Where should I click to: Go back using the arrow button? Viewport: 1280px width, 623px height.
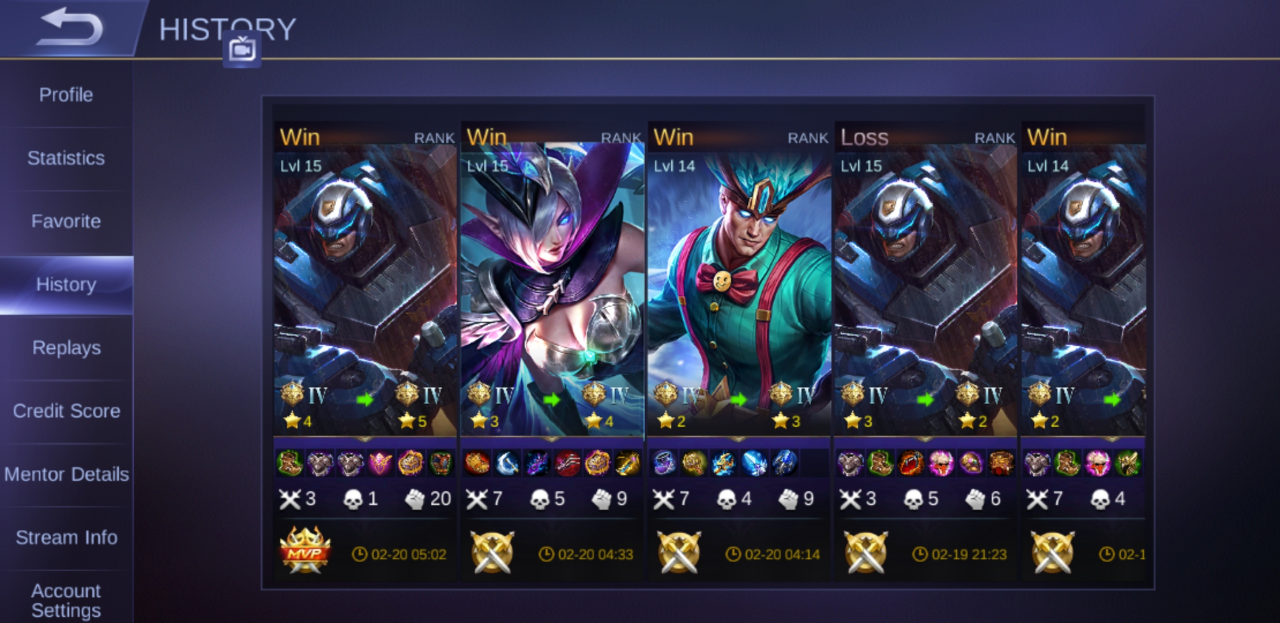(70, 28)
